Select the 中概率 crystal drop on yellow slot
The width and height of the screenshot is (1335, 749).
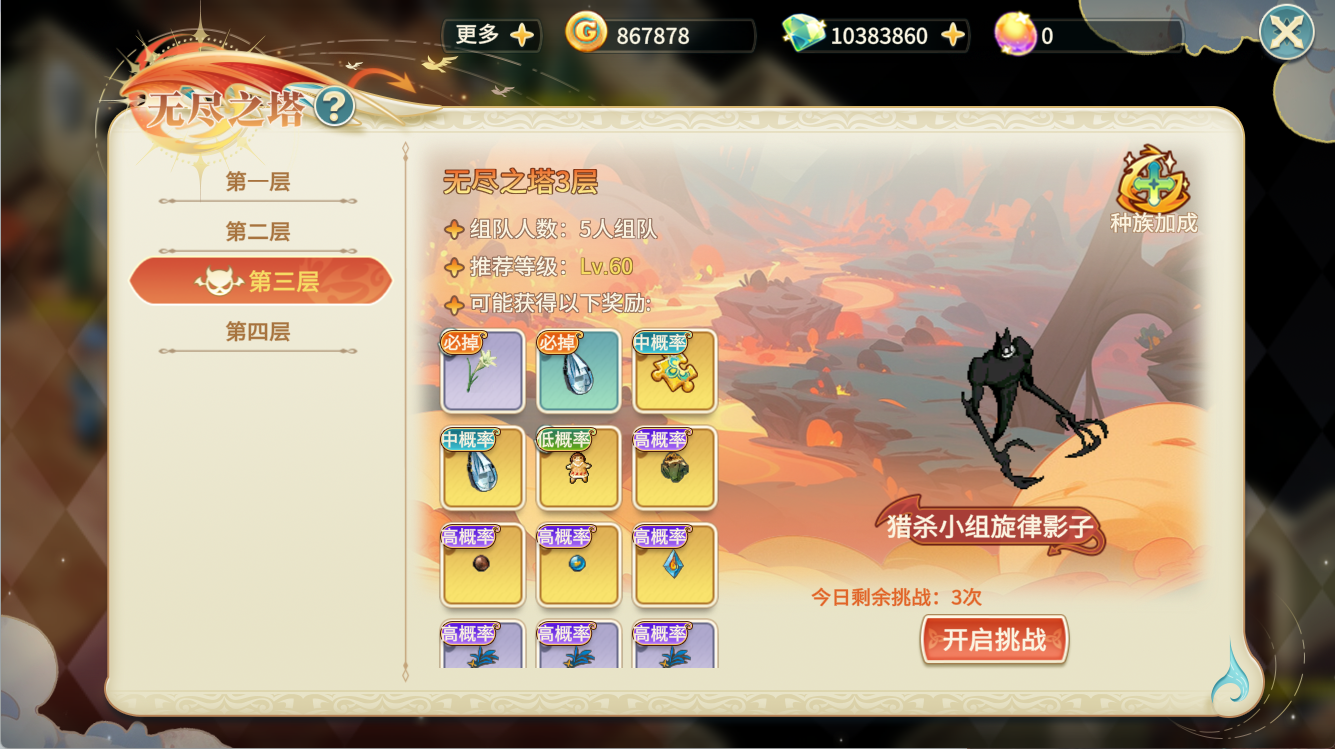coord(483,468)
